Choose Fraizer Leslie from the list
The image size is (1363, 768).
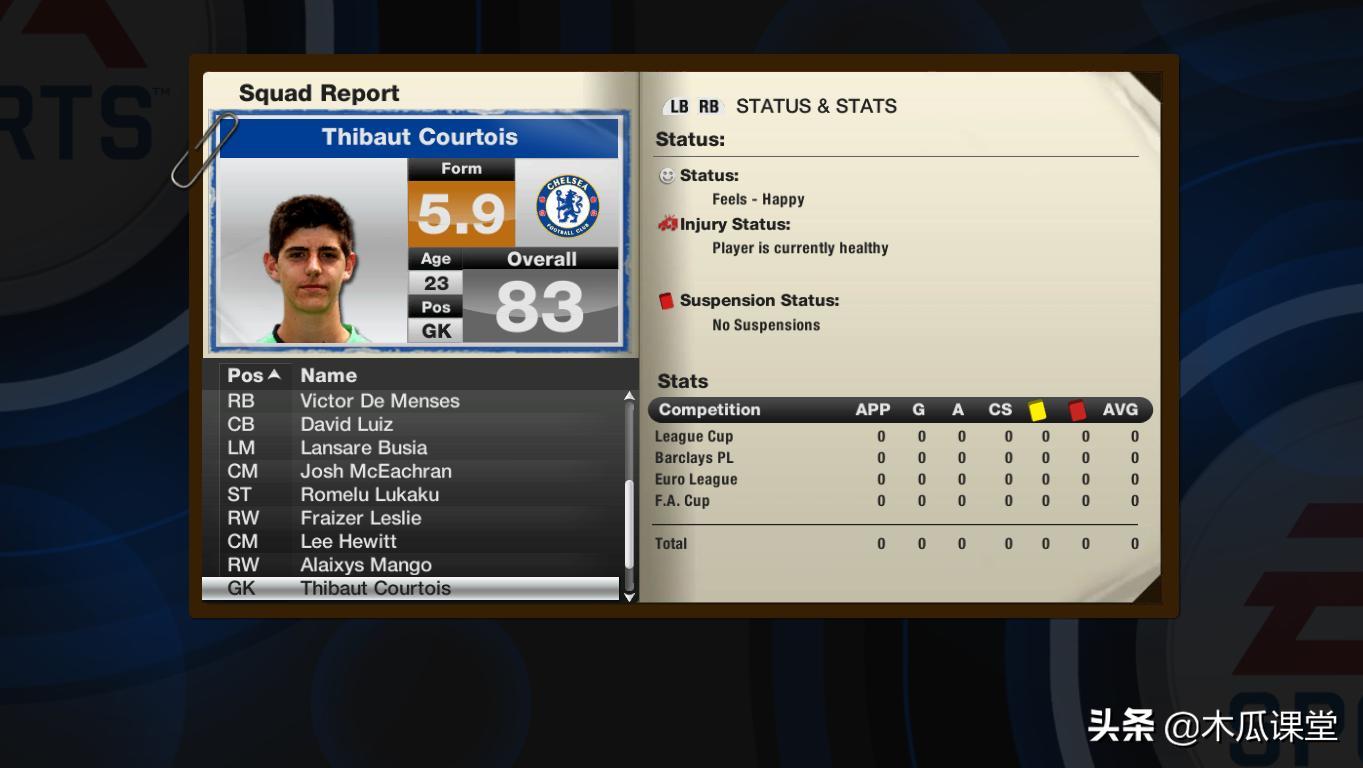click(x=361, y=518)
